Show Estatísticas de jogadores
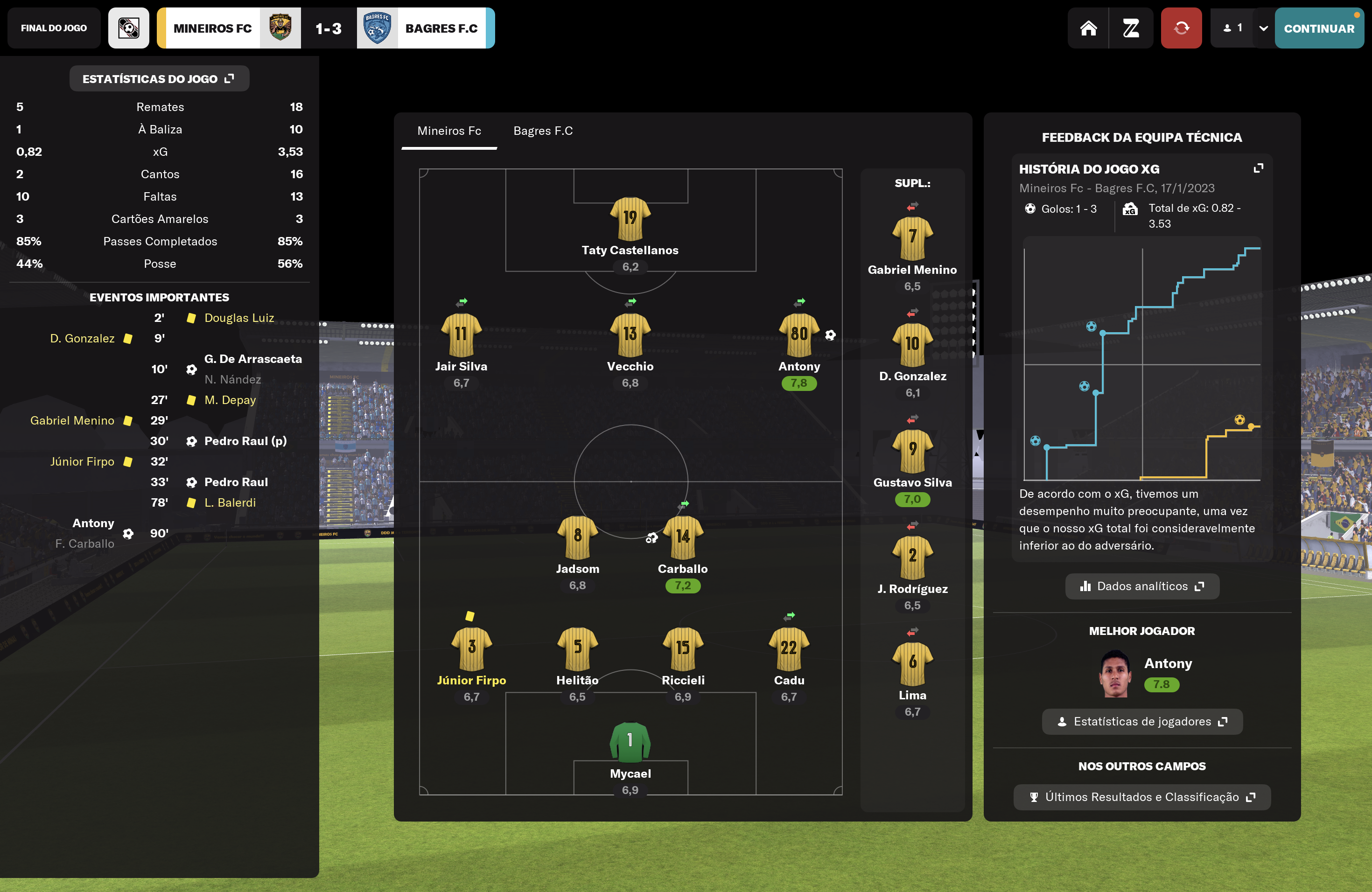Image resolution: width=1372 pixels, height=892 pixels. (1141, 721)
